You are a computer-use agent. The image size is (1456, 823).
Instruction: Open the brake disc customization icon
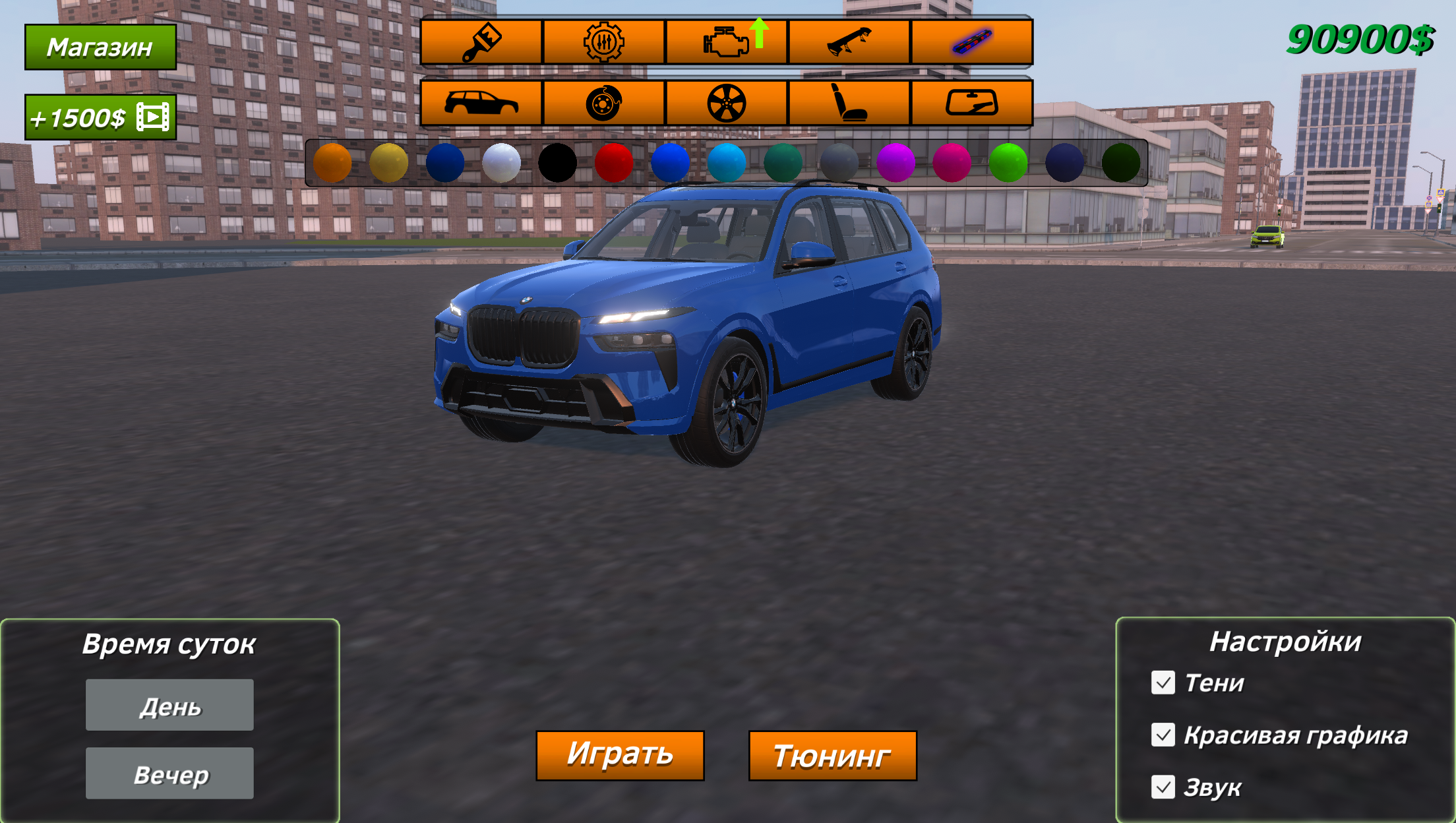coord(604,104)
